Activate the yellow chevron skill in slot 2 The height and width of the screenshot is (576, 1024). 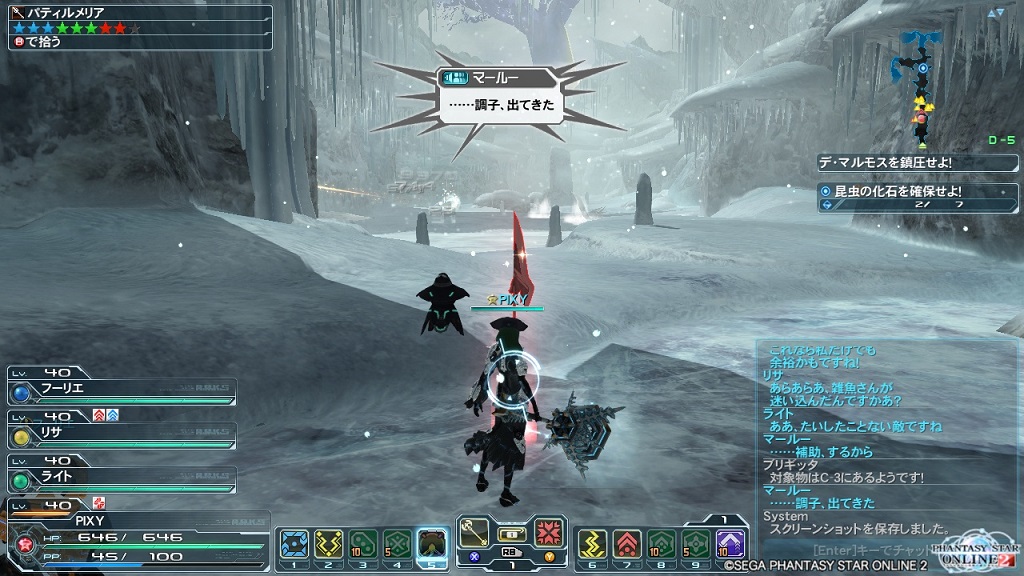[x=329, y=544]
